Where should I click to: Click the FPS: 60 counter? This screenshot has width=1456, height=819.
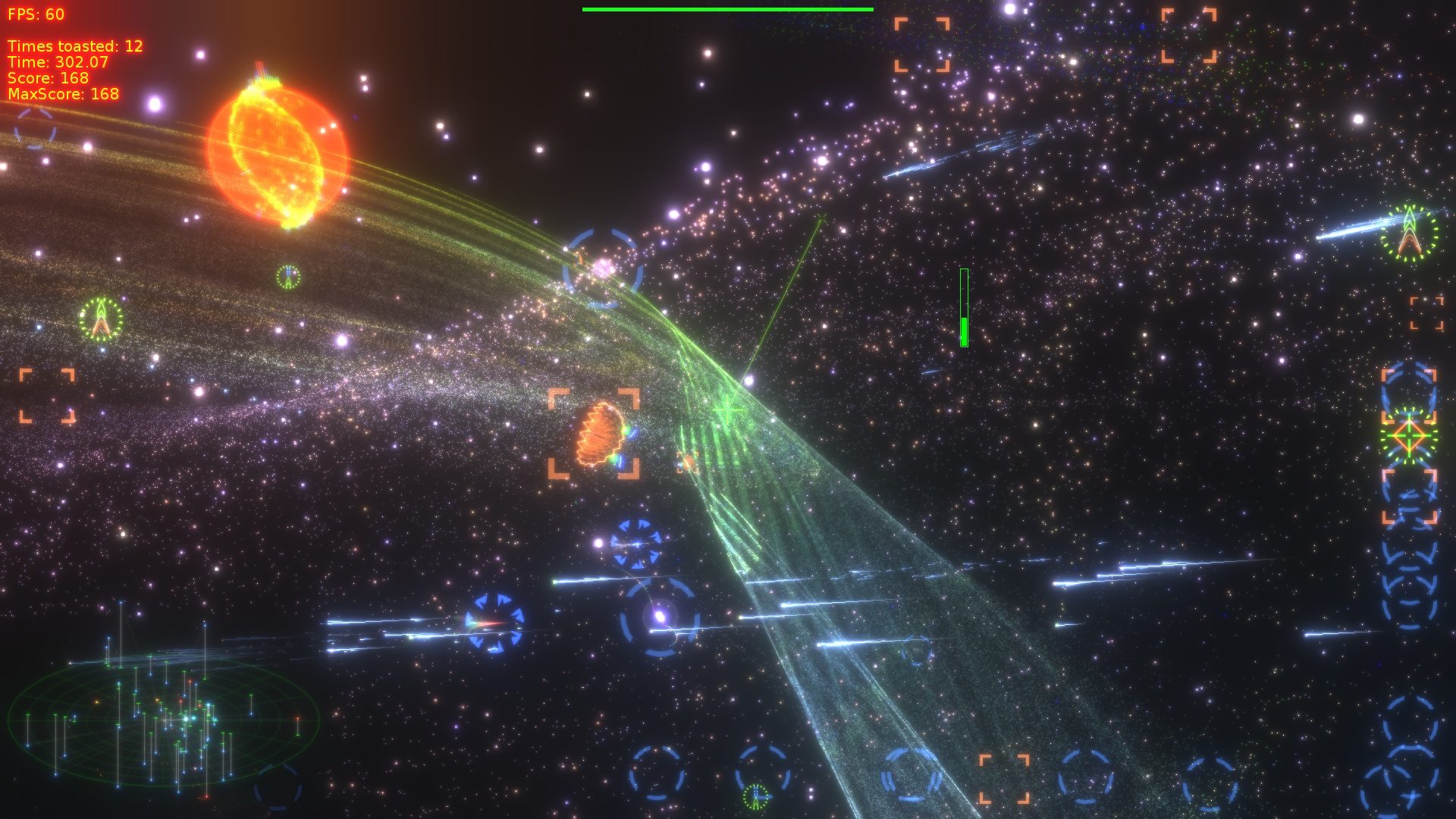[36, 12]
